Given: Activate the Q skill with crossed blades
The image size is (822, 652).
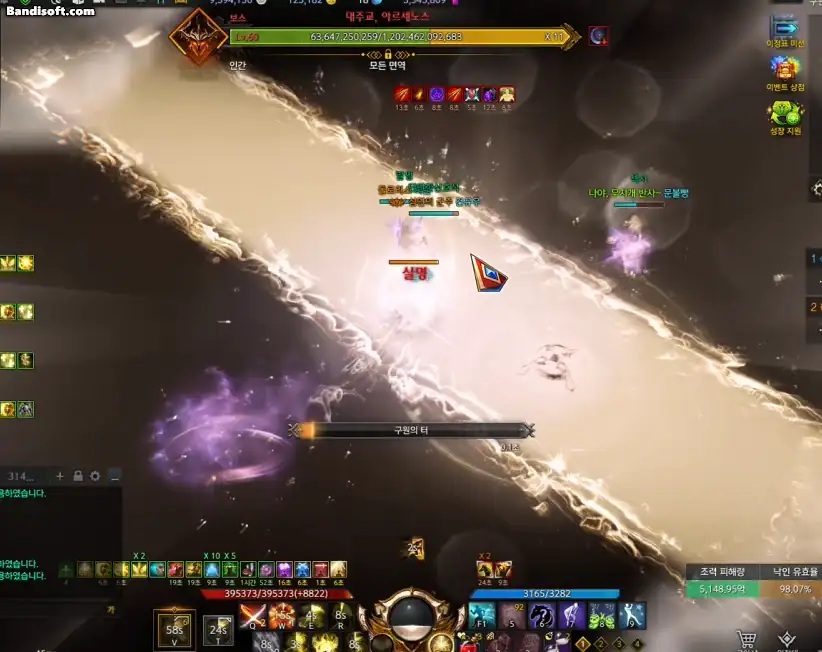Looking at the screenshot, I should pyautogui.click(x=252, y=615).
